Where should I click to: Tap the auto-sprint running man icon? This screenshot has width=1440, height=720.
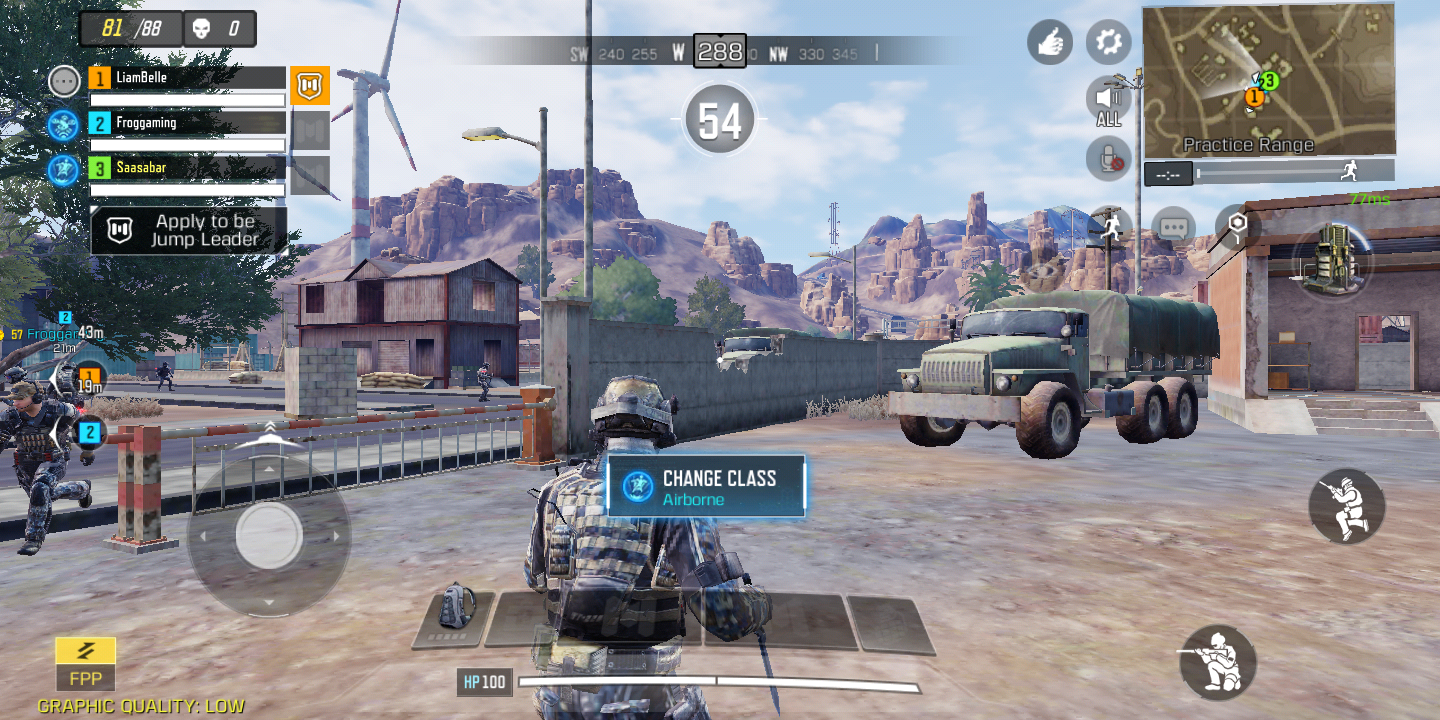[x=1108, y=227]
